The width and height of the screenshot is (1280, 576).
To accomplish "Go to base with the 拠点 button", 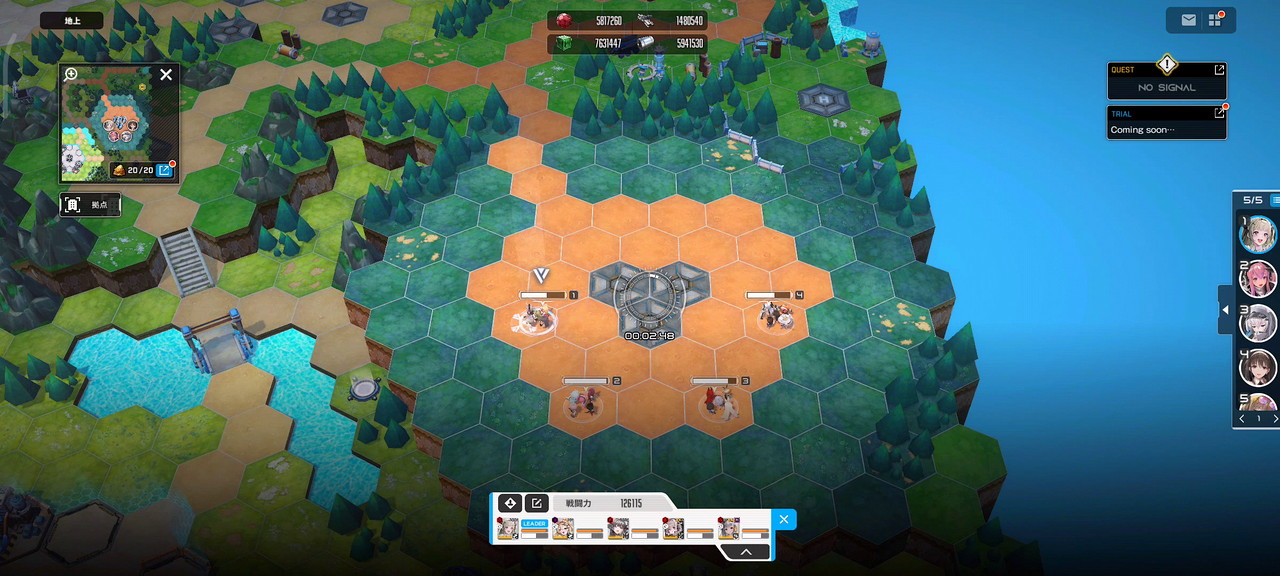I will coord(90,205).
